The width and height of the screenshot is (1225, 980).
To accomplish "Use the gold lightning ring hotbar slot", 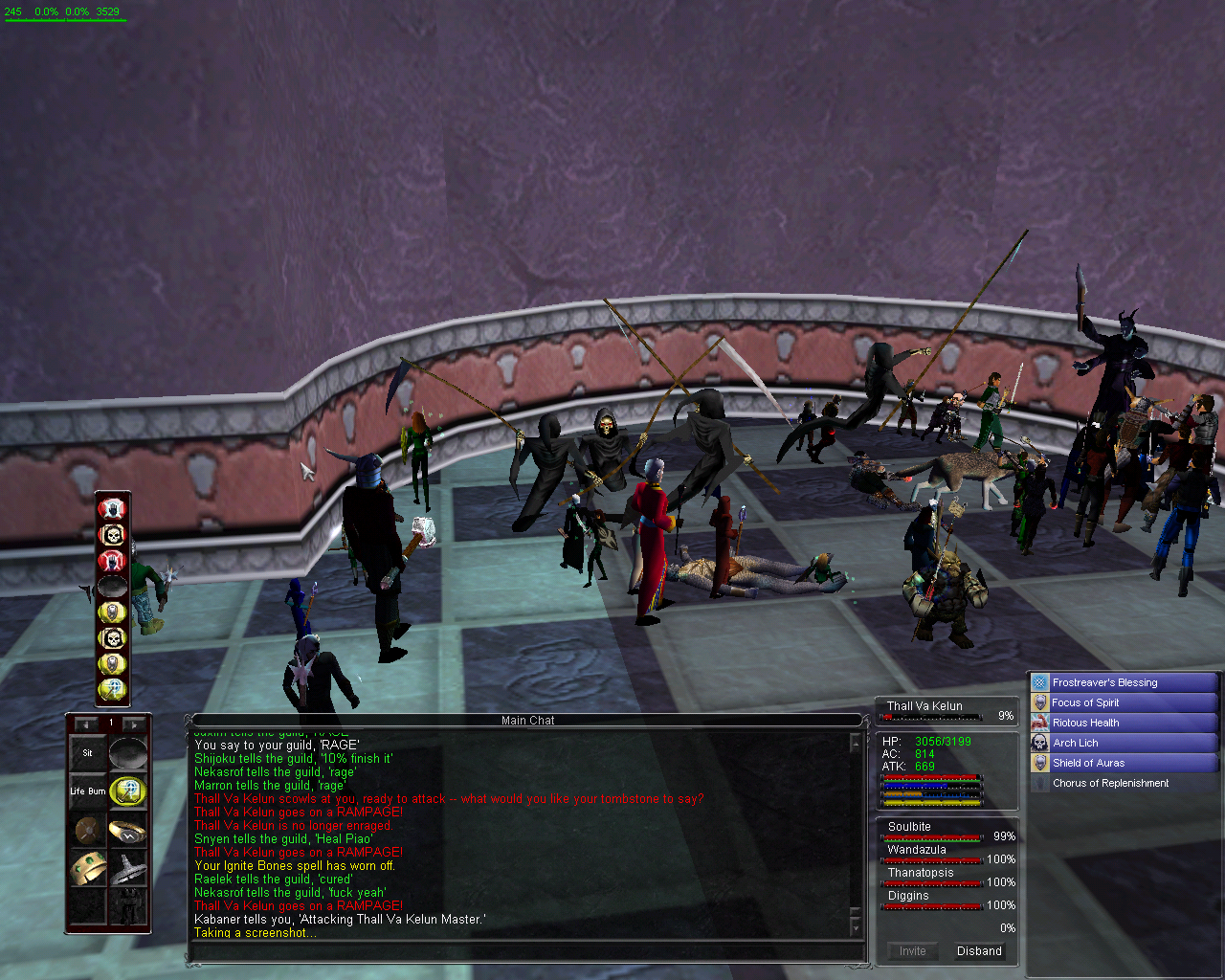I will (x=127, y=830).
